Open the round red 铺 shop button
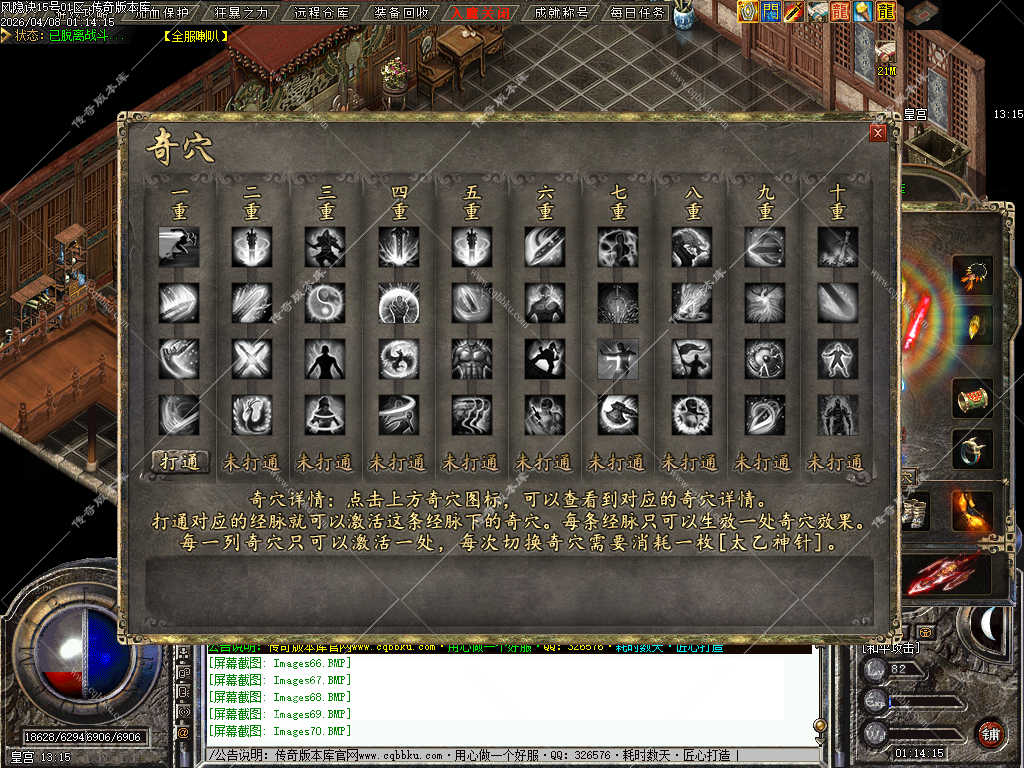This screenshot has height=768, width=1024. point(990,733)
